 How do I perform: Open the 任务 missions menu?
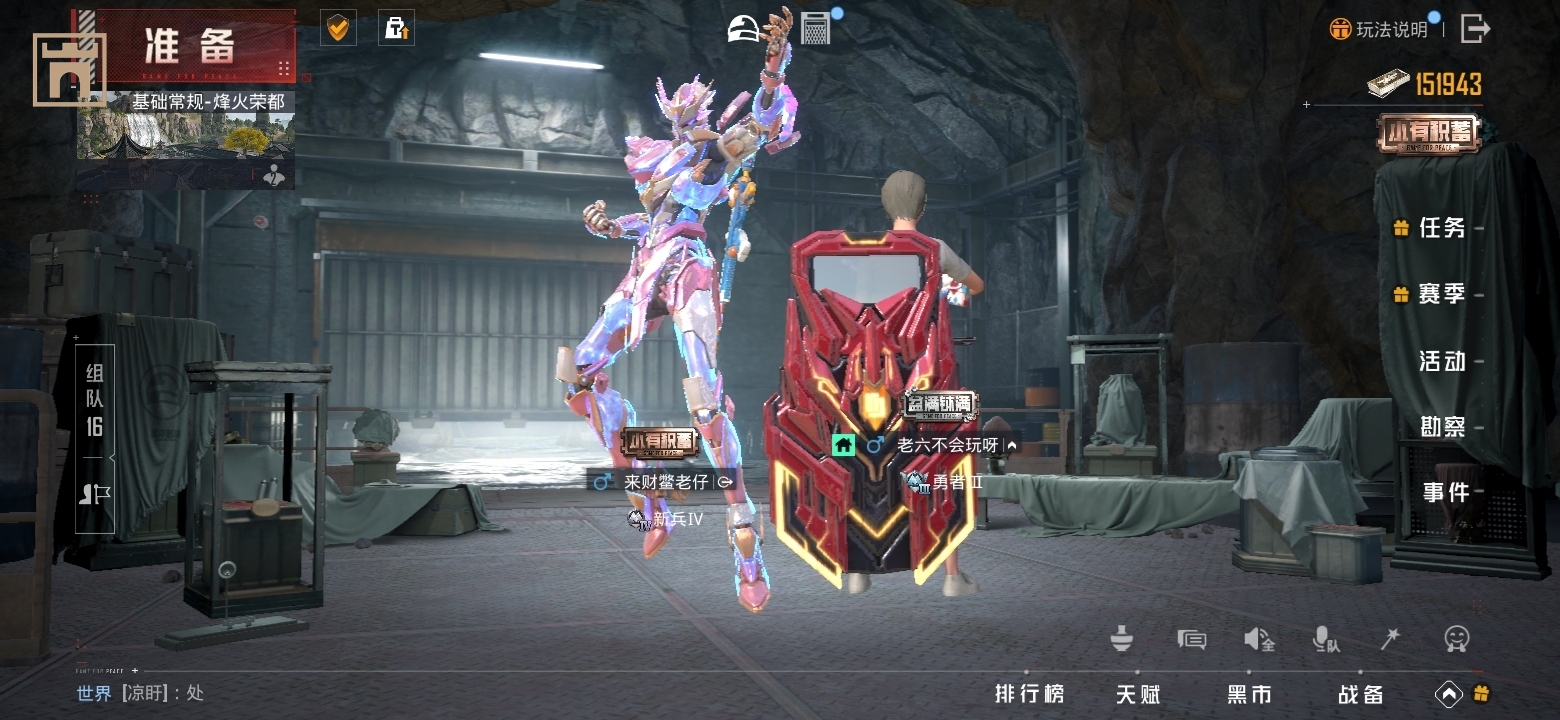point(1441,228)
